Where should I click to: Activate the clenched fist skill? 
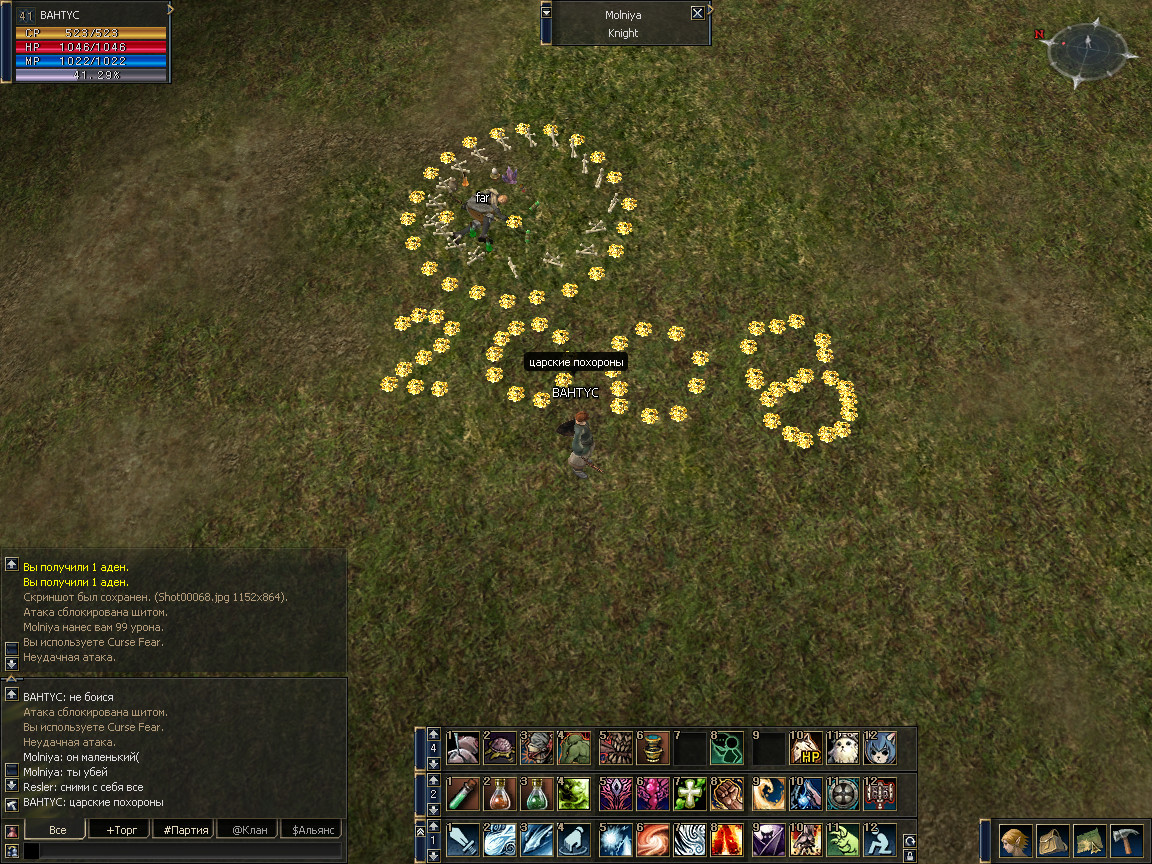coord(727,794)
